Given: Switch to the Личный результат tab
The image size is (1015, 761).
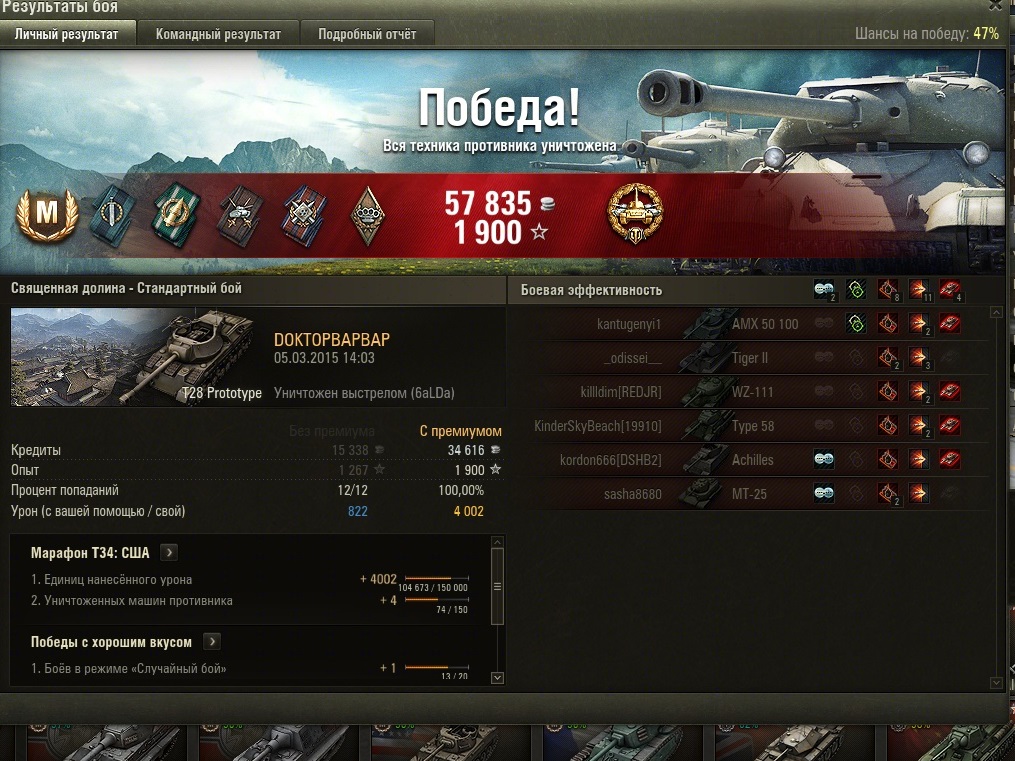Looking at the screenshot, I should point(66,34).
